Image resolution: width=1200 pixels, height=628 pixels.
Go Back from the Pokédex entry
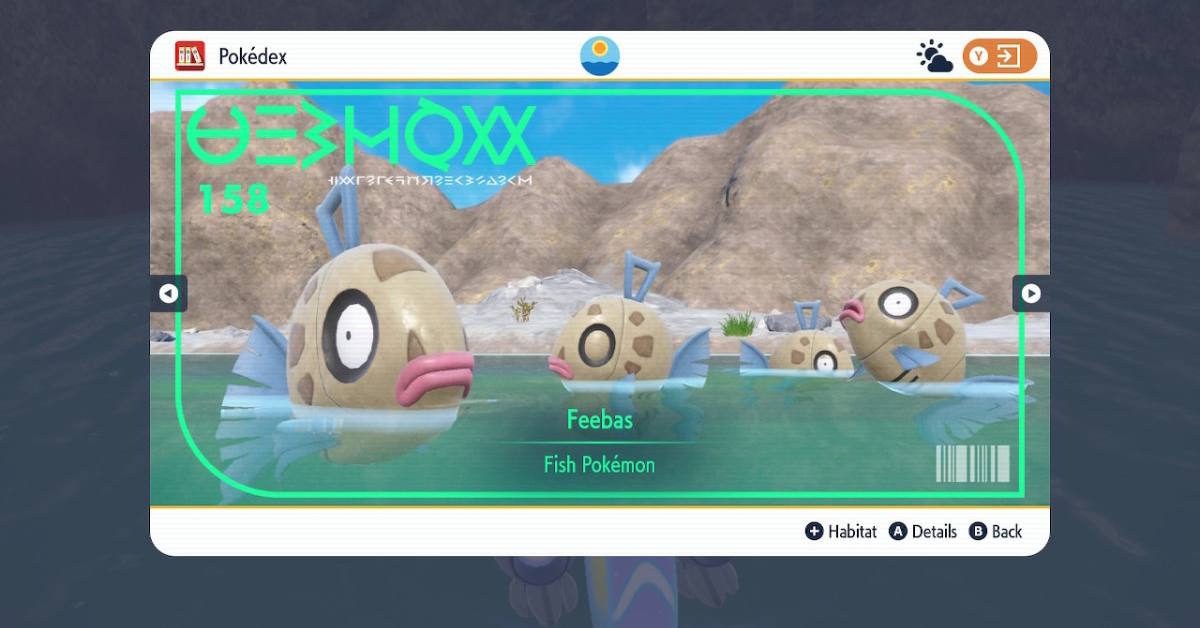(996, 532)
